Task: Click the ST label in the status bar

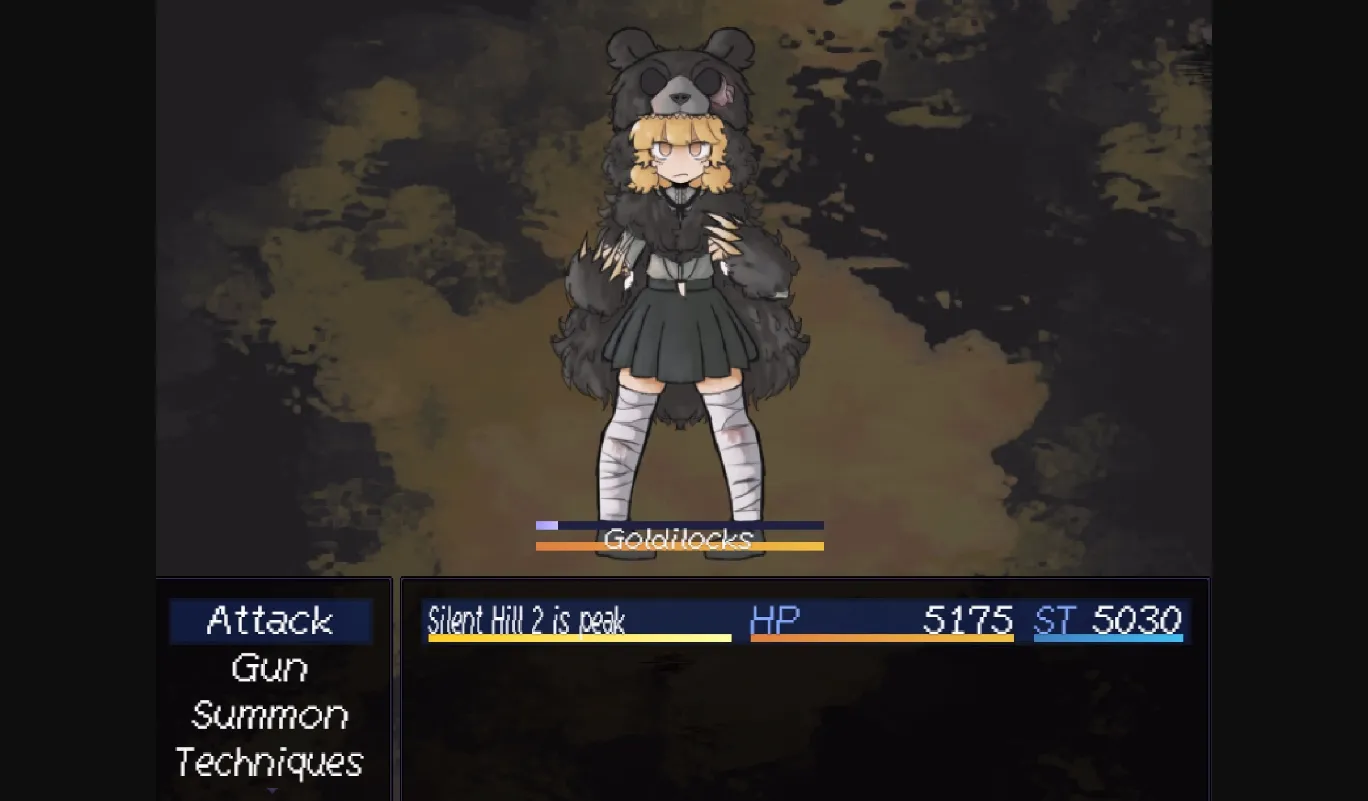Action: [1056, 621]
